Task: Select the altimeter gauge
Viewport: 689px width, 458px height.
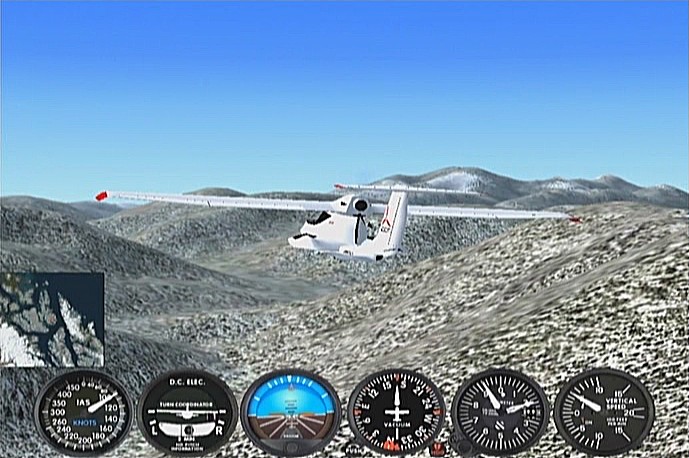Action: point(499,411)
